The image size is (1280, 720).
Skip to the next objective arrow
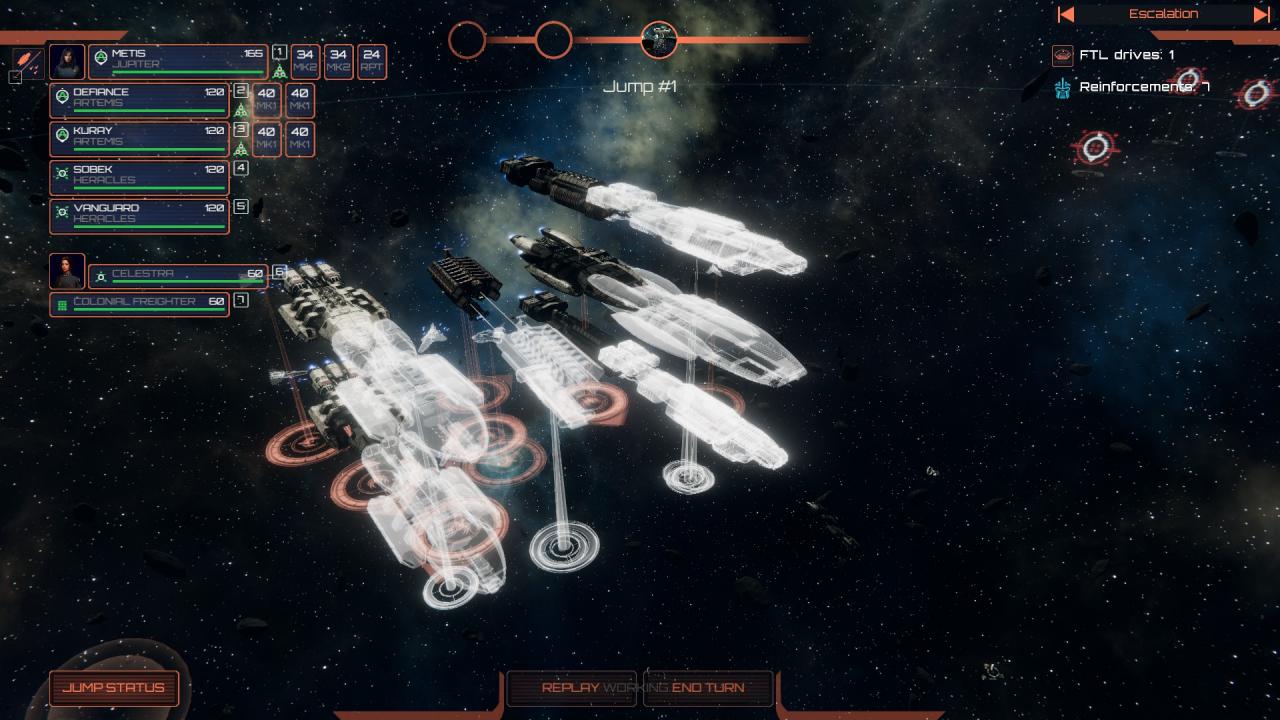coord(1261,14)
